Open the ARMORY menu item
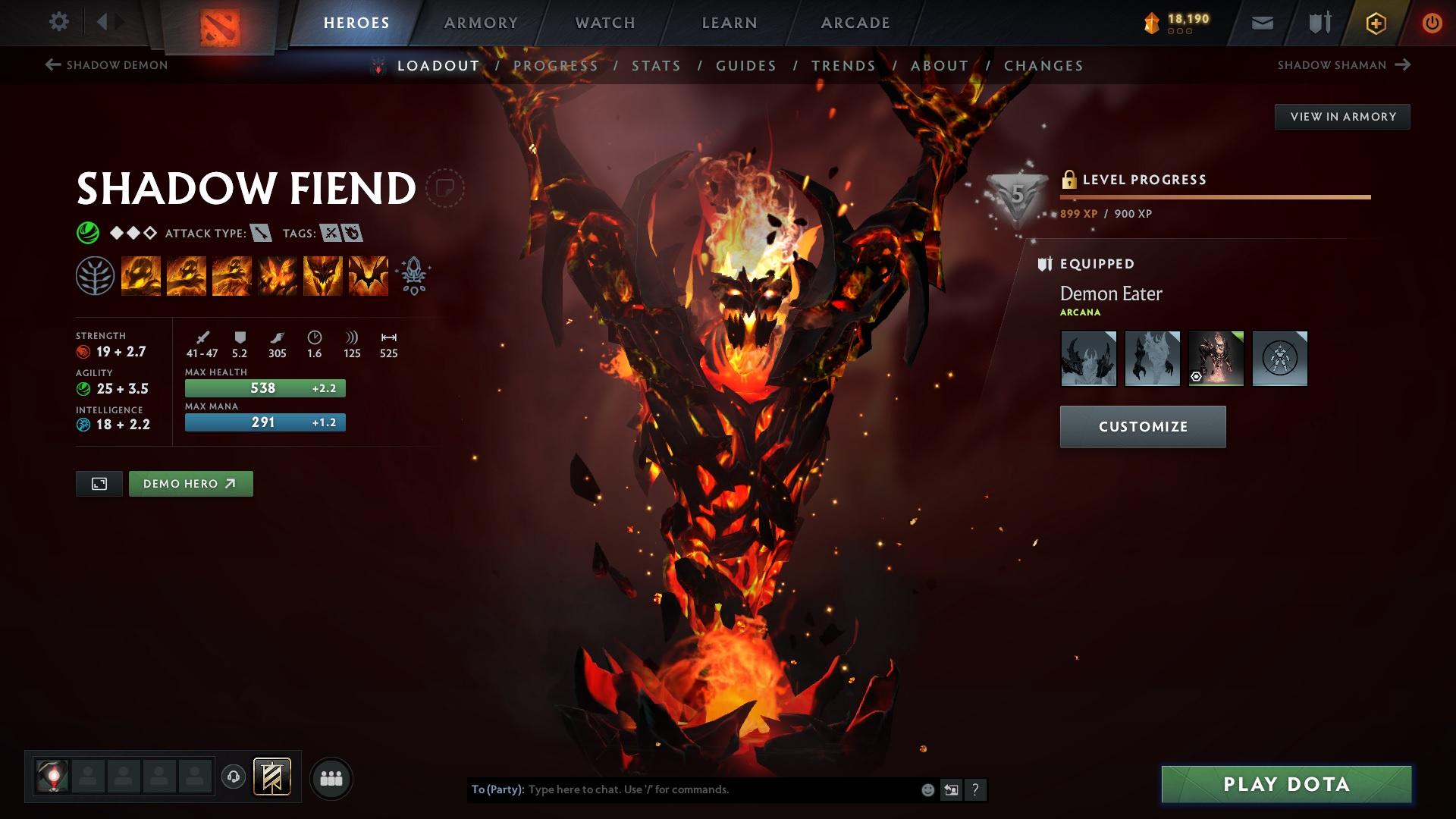The width and height of the screenshot is (1456, 819). point(482,22)
